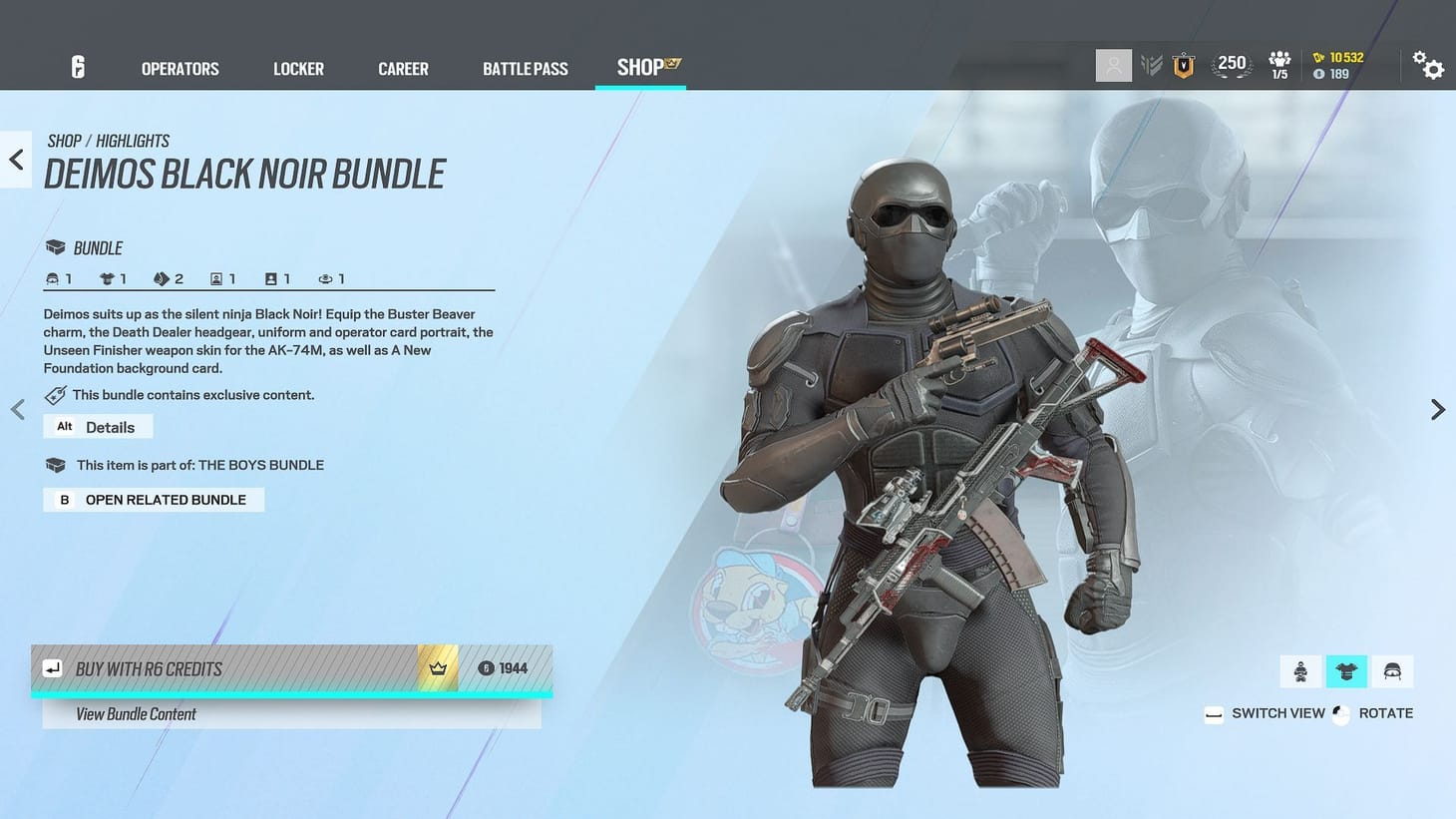Open the Details panel
Image resolution: width=1456 pixels, height=819 pixels.
(98, 426)
